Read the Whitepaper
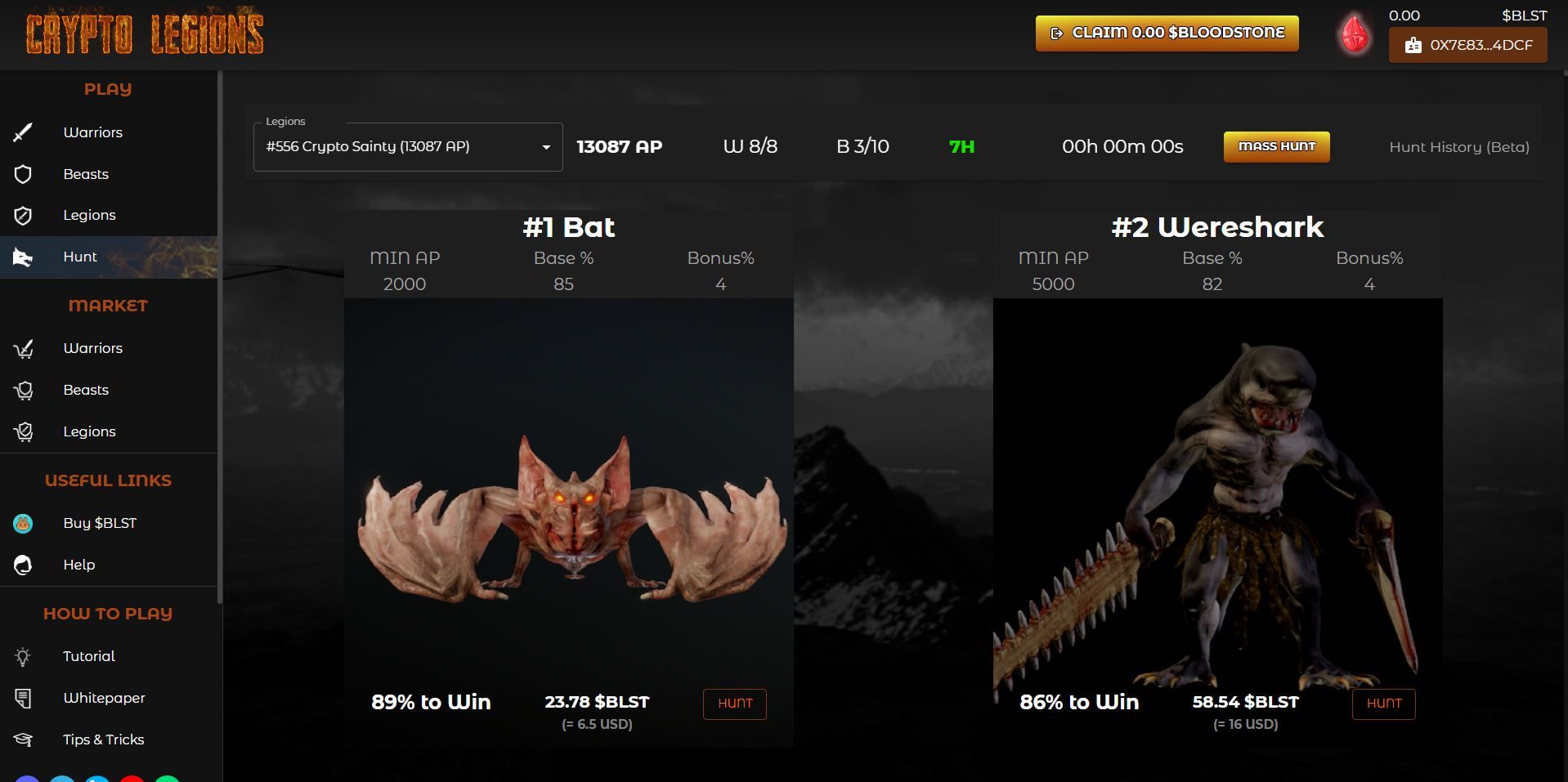The height and width of the screenshot is (782, 1568). coord(104,698)
